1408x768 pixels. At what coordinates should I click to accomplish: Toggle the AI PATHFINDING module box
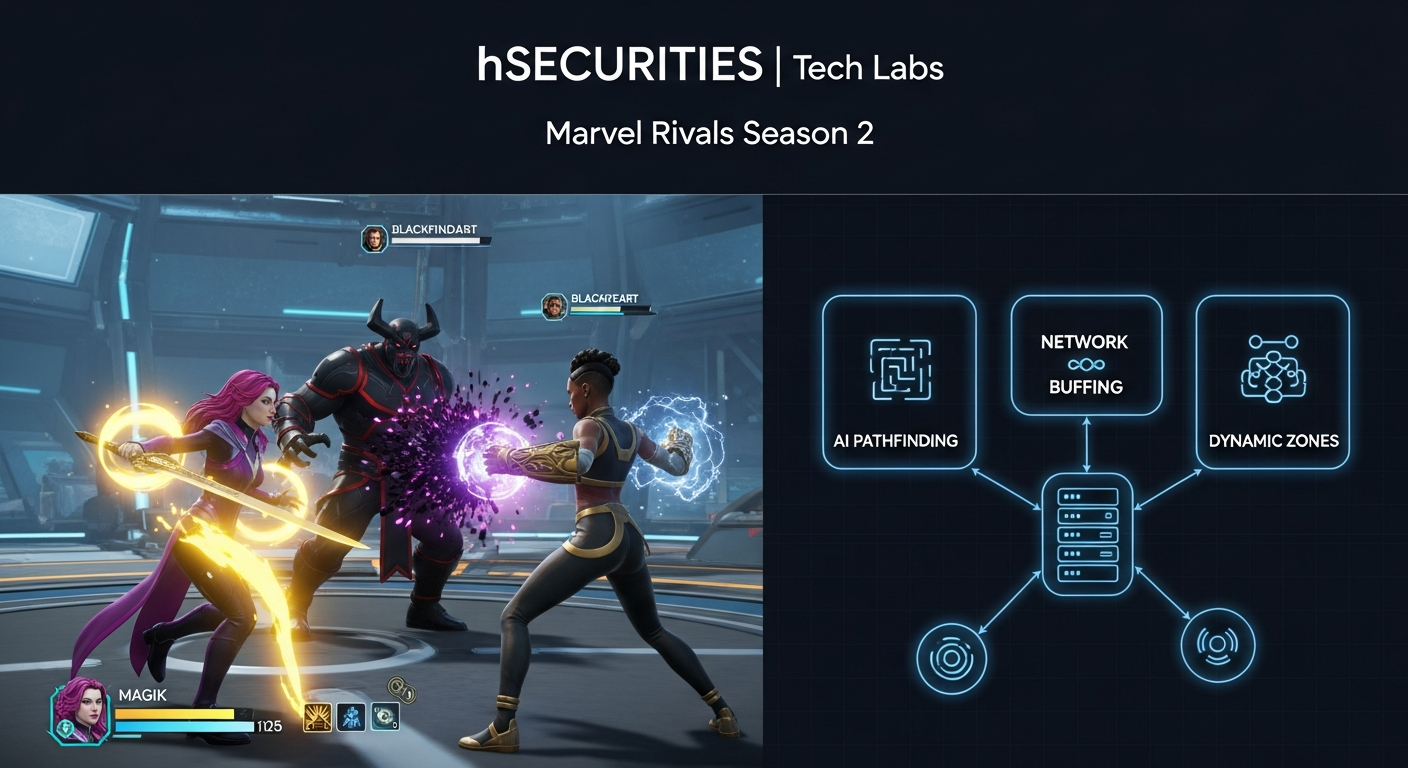point(897,380)
